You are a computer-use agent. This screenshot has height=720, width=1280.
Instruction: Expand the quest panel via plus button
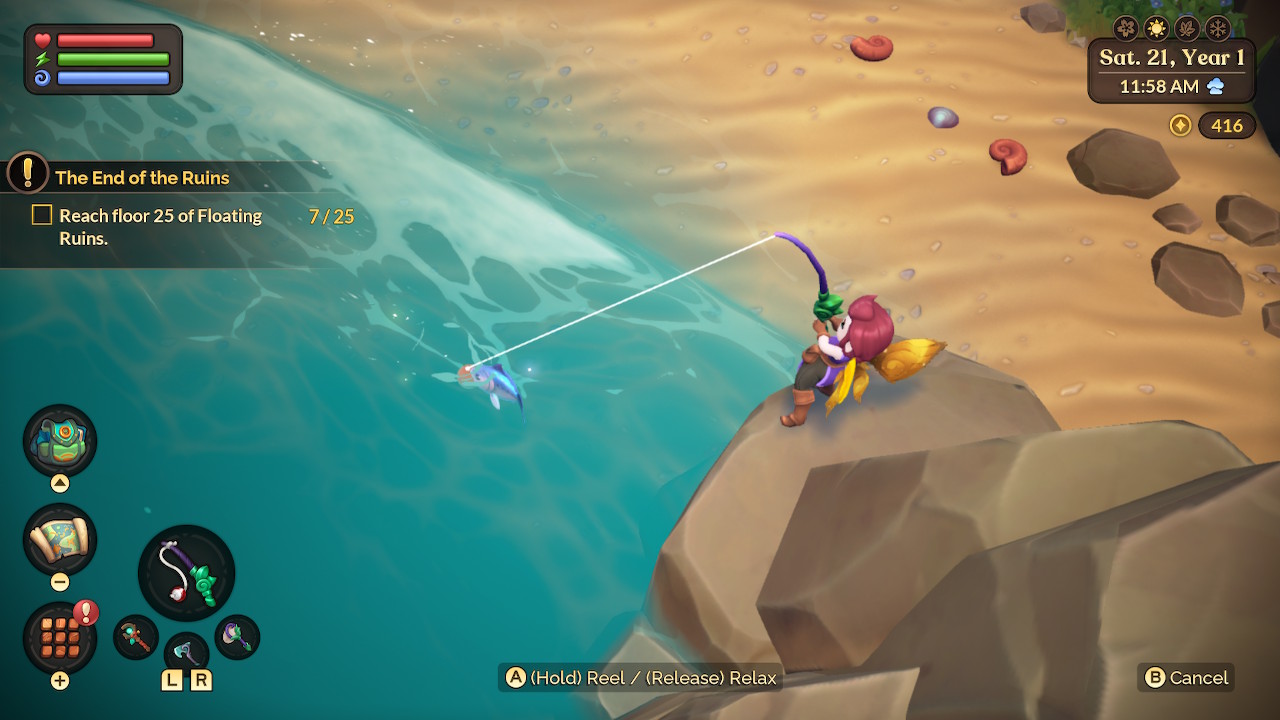60,680
